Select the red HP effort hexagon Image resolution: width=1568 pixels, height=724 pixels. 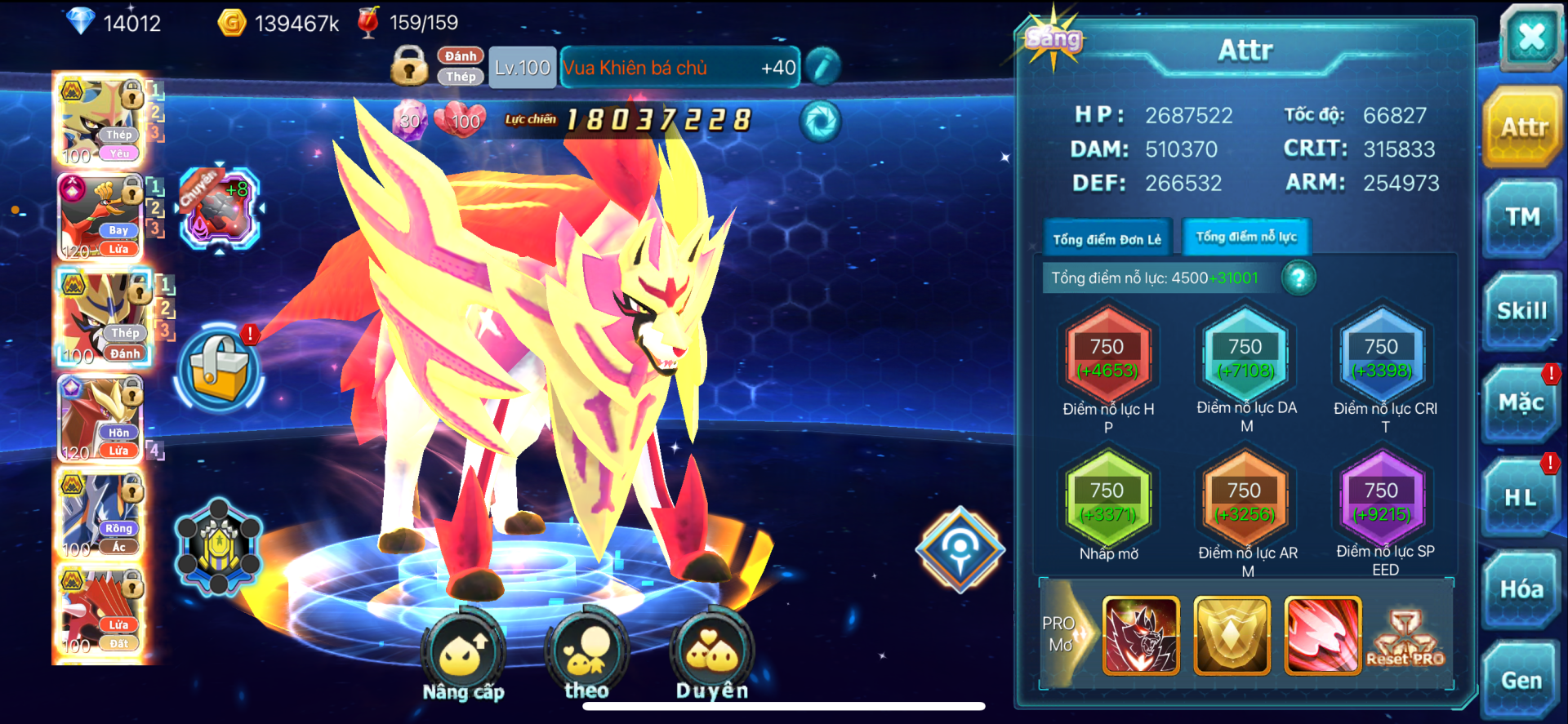(1107, 358)
